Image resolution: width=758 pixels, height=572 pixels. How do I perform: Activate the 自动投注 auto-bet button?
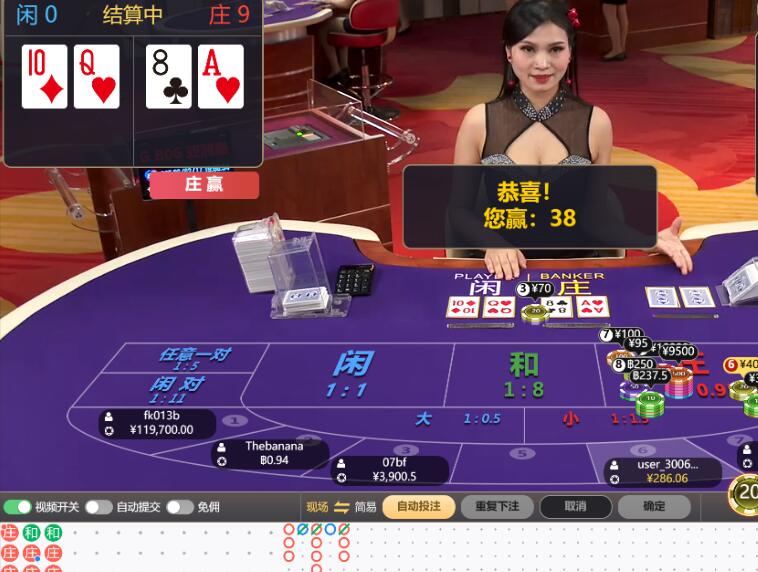click(418, 507)
